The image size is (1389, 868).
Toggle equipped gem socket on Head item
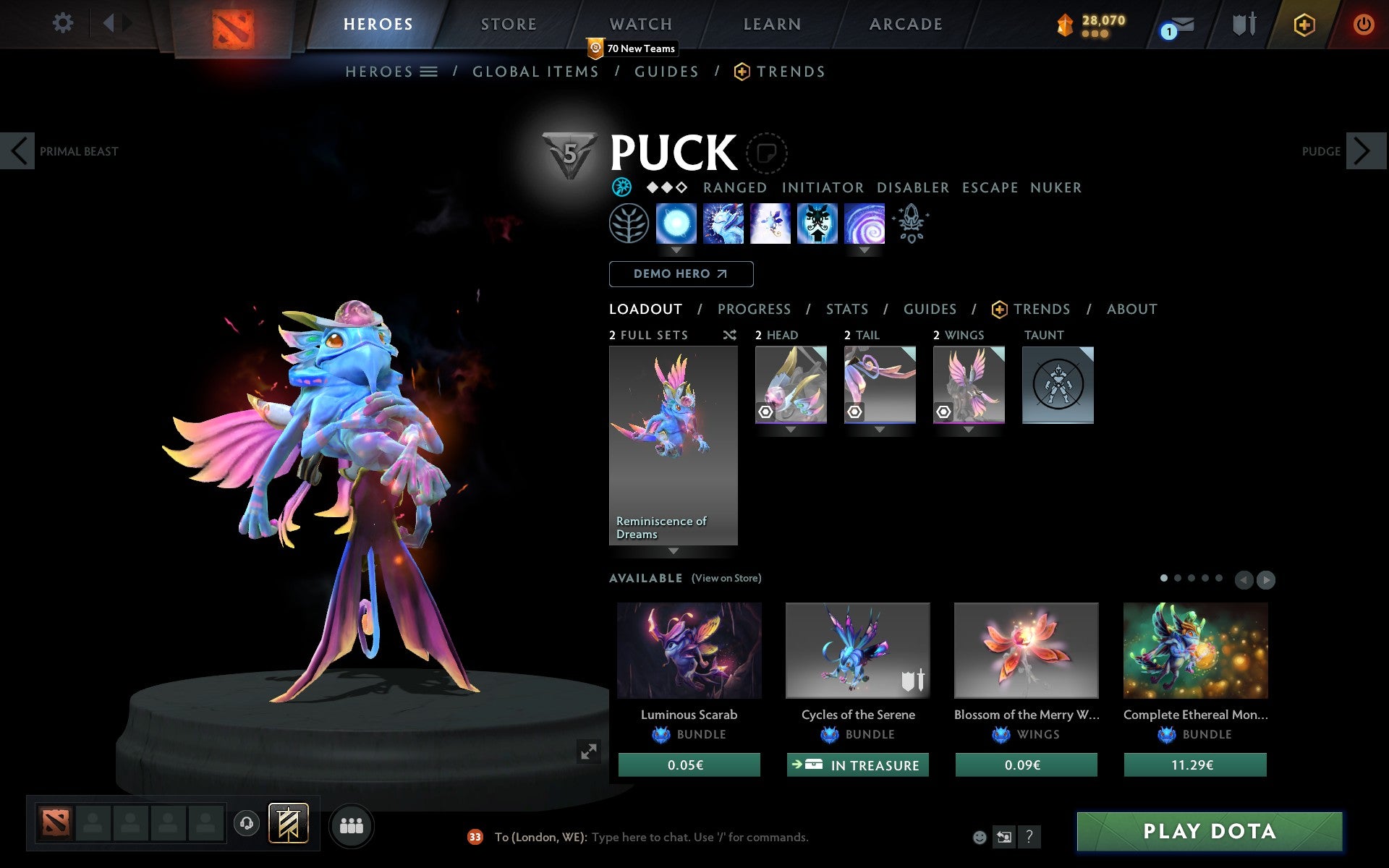765,413
